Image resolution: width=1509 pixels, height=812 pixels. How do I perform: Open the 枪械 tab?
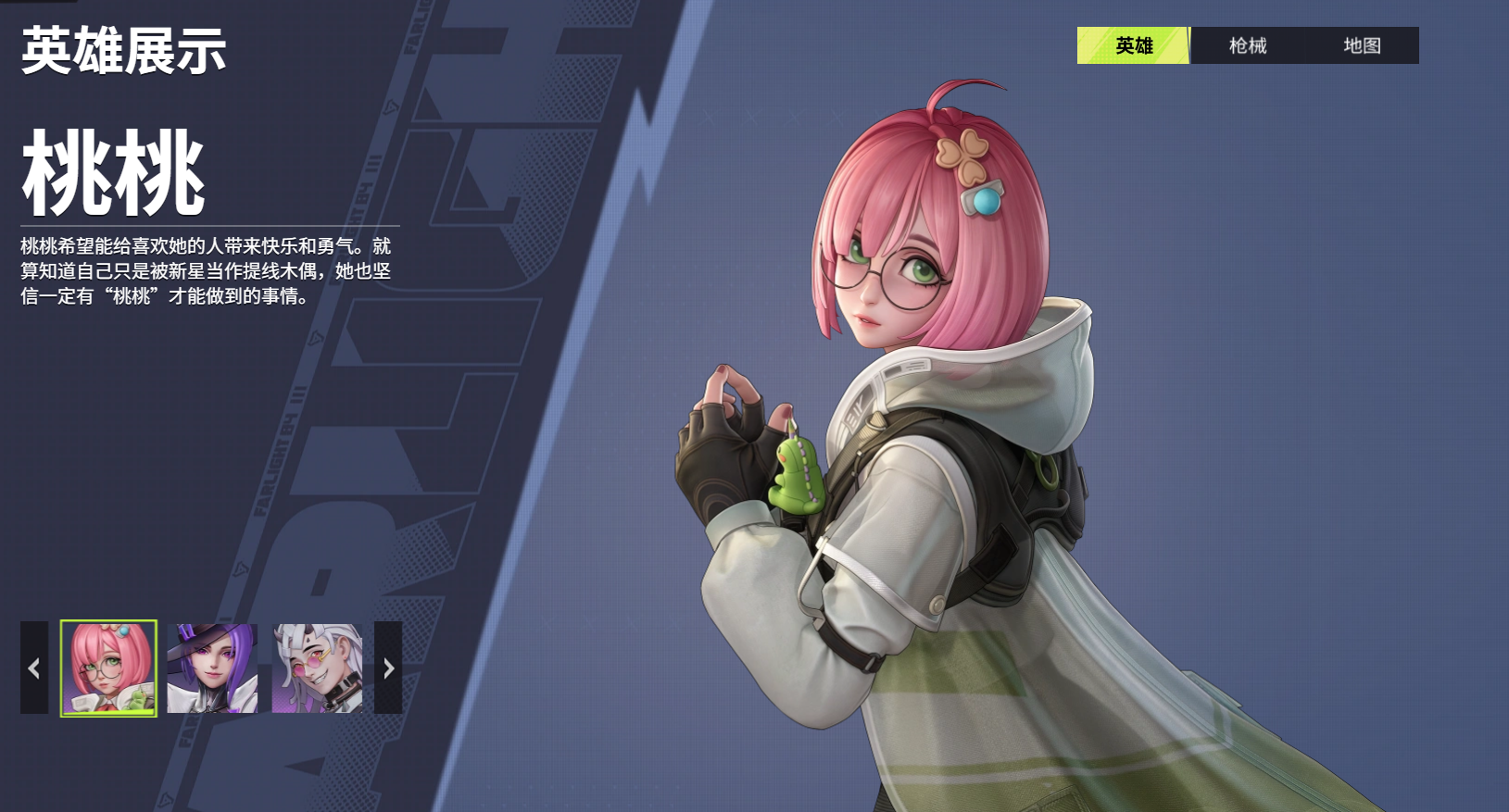(1247, 45)
